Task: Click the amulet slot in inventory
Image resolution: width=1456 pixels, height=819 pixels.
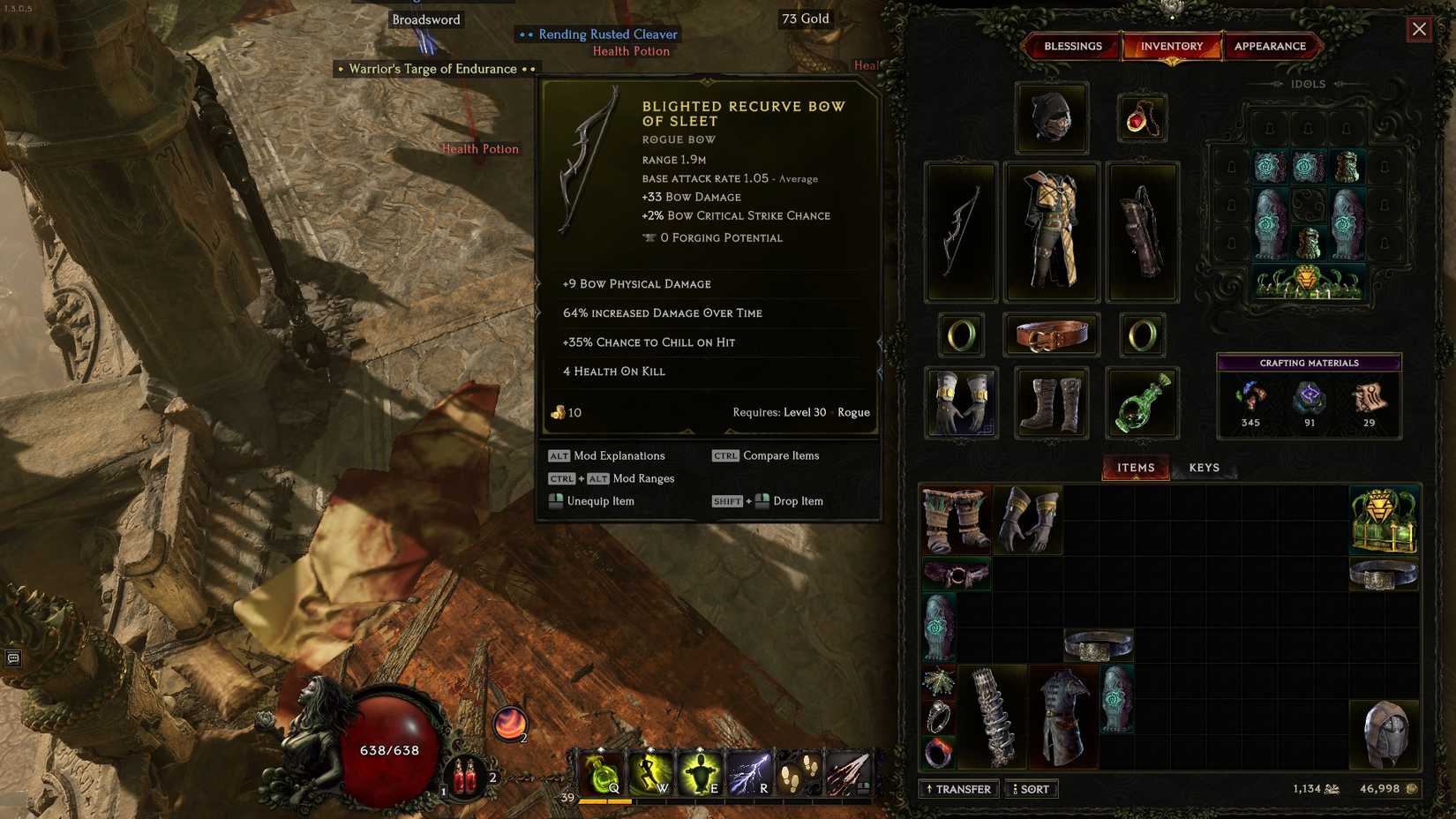Action: (x=1142, y=117)
